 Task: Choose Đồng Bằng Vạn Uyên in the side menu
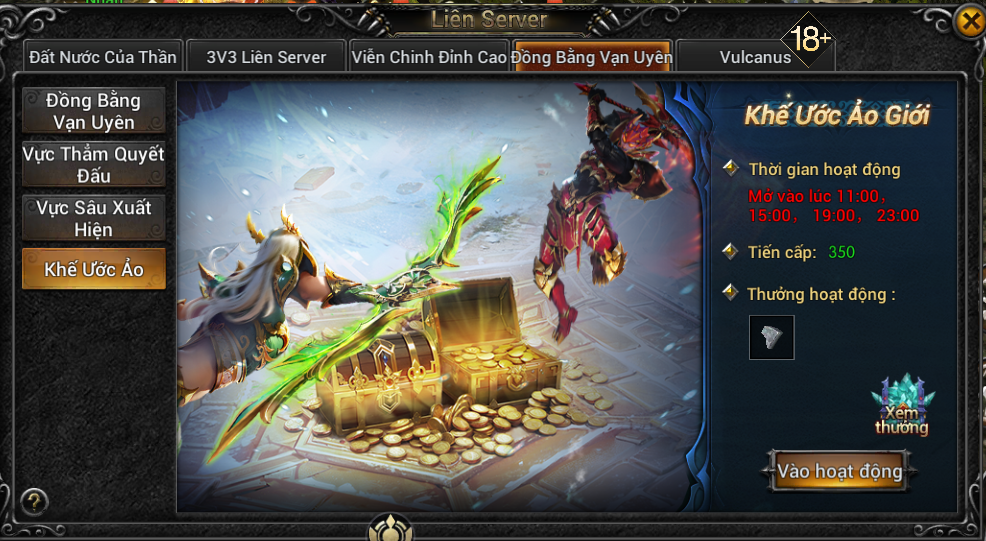tap(93, 111)
